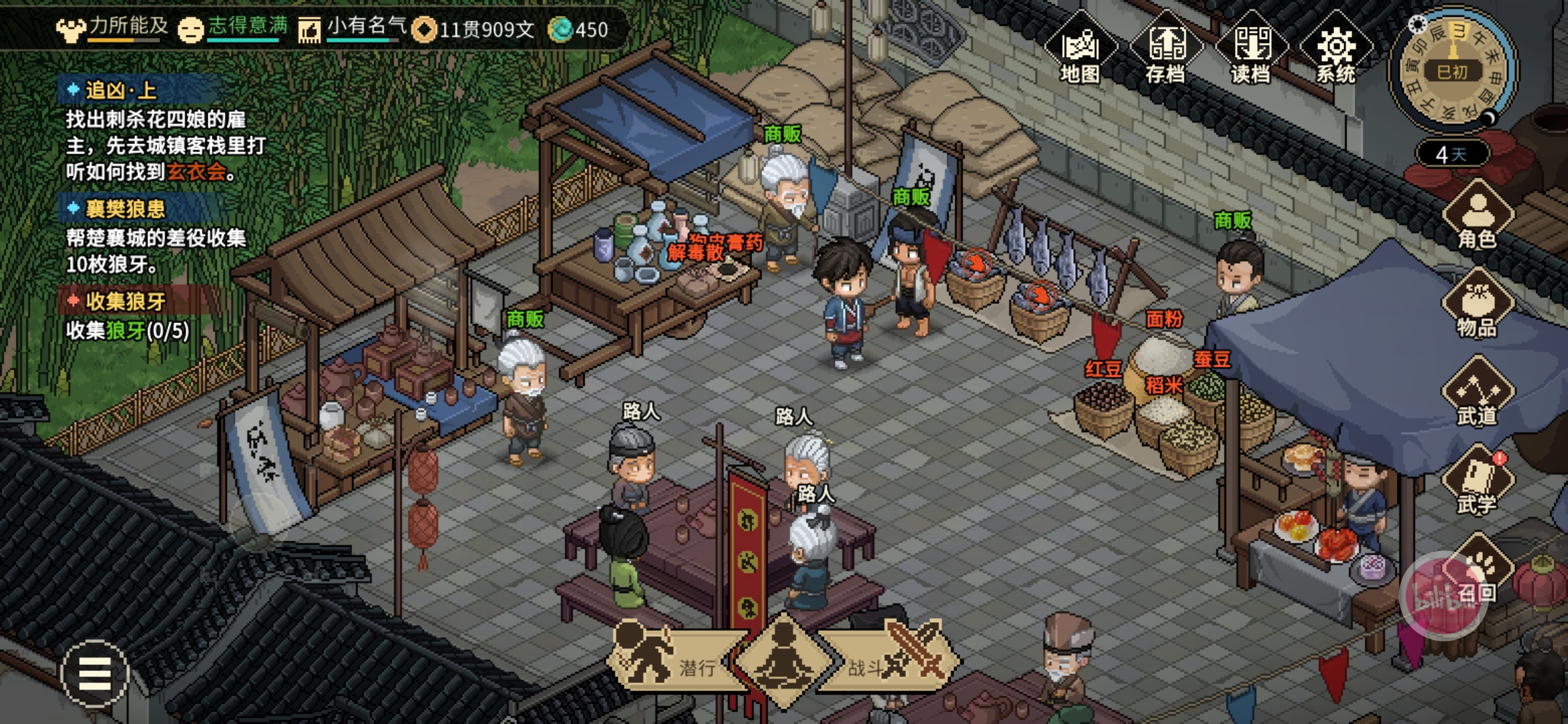Open the 系统 system settings
The height and width of the screenshot is (724, 1568).
point(1335,50)
